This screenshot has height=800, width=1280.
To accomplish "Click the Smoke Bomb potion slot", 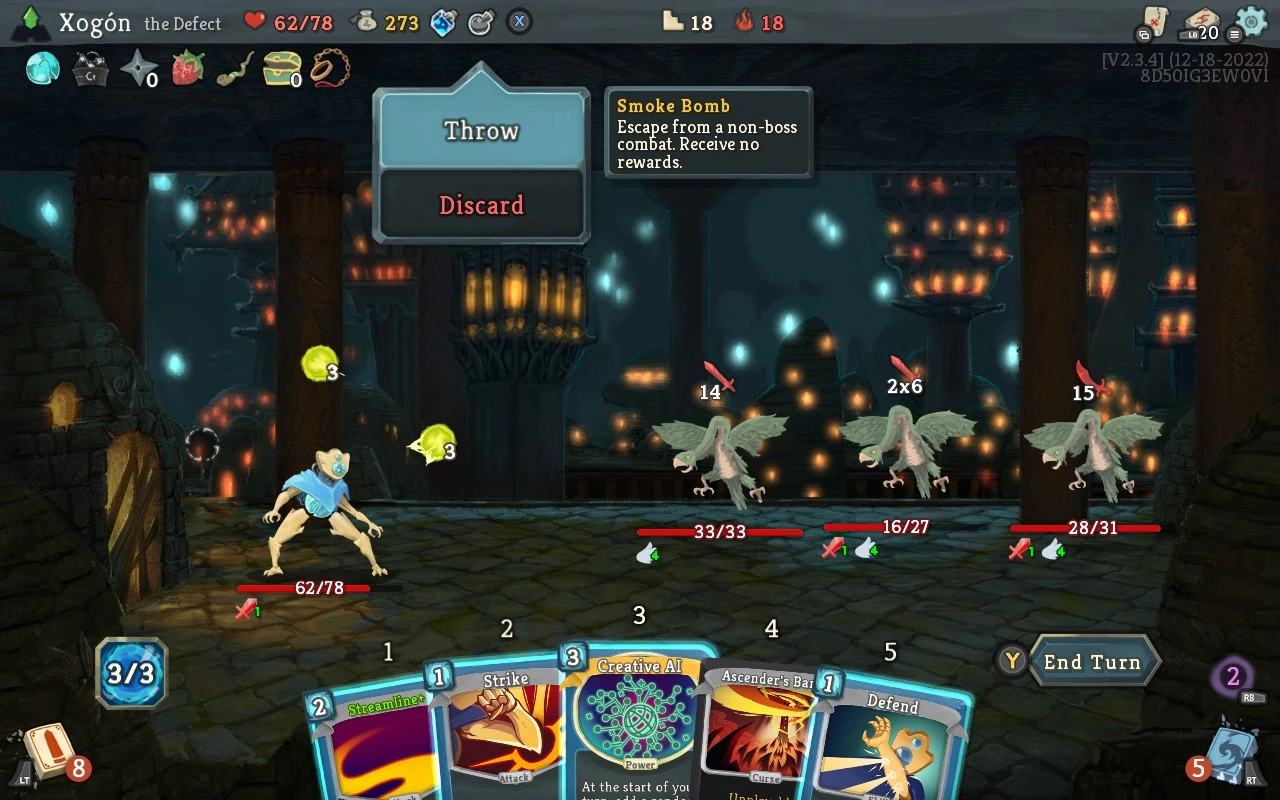I will click(481, 22).
